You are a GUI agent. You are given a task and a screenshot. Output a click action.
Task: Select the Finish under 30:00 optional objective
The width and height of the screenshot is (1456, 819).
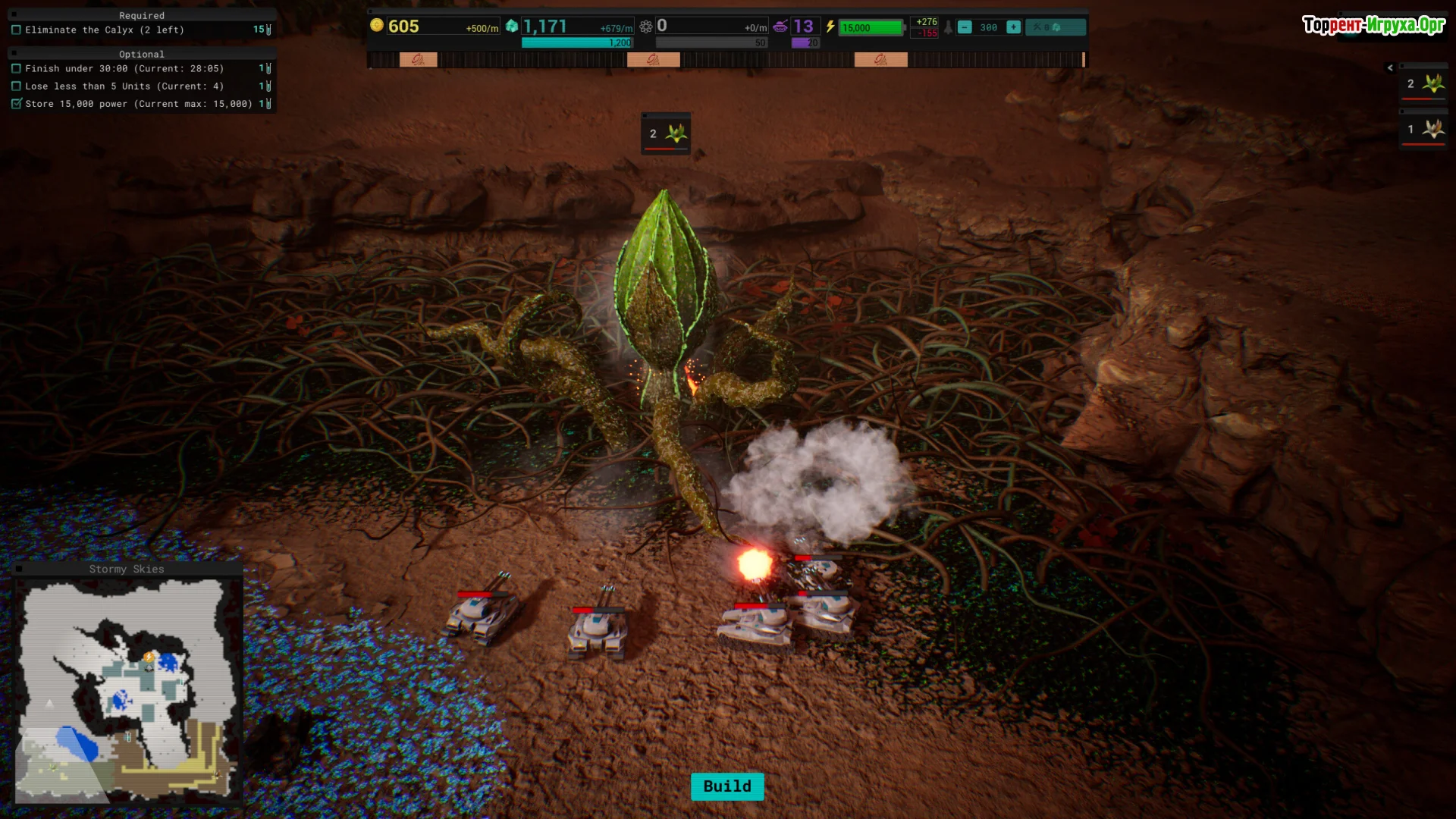(124, 69)
